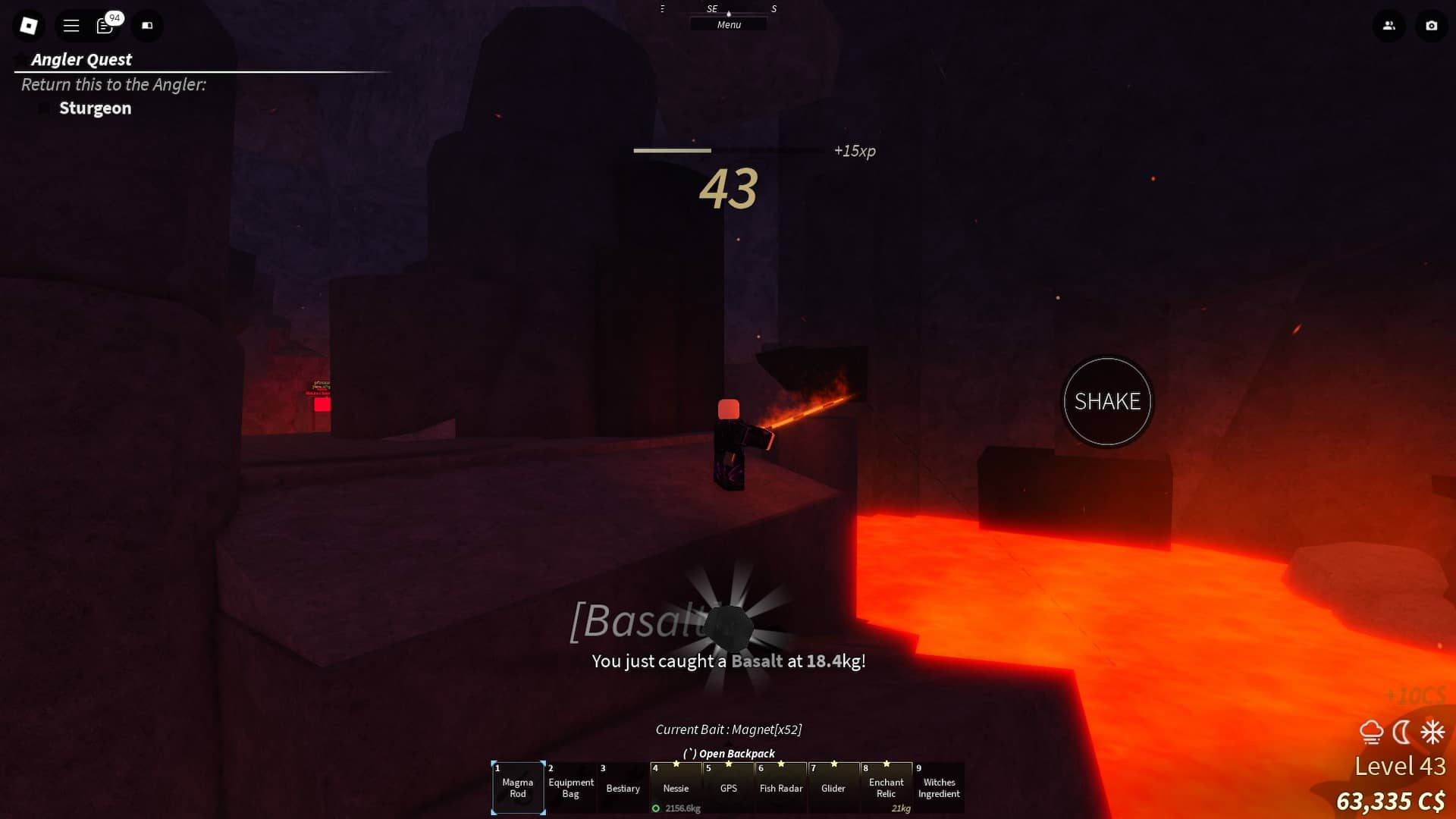The height and width of the screenshot is (819, 1456).
Task: Open the Menu under the compass
Action: pyautogui.click(x=729, y=24)
